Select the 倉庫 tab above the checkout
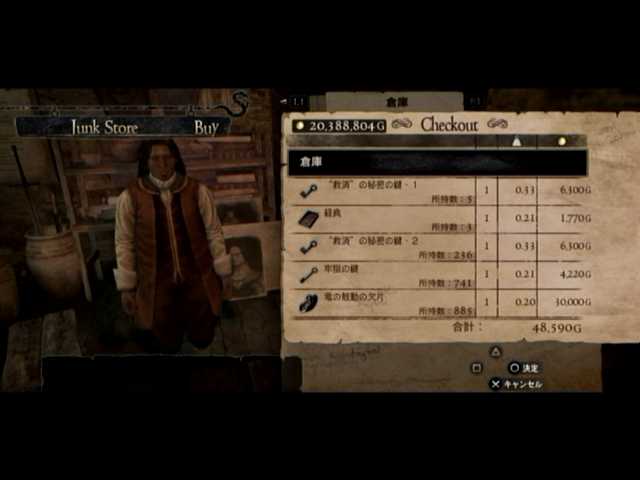The image size is (640, 480). (x=397, y=102)
